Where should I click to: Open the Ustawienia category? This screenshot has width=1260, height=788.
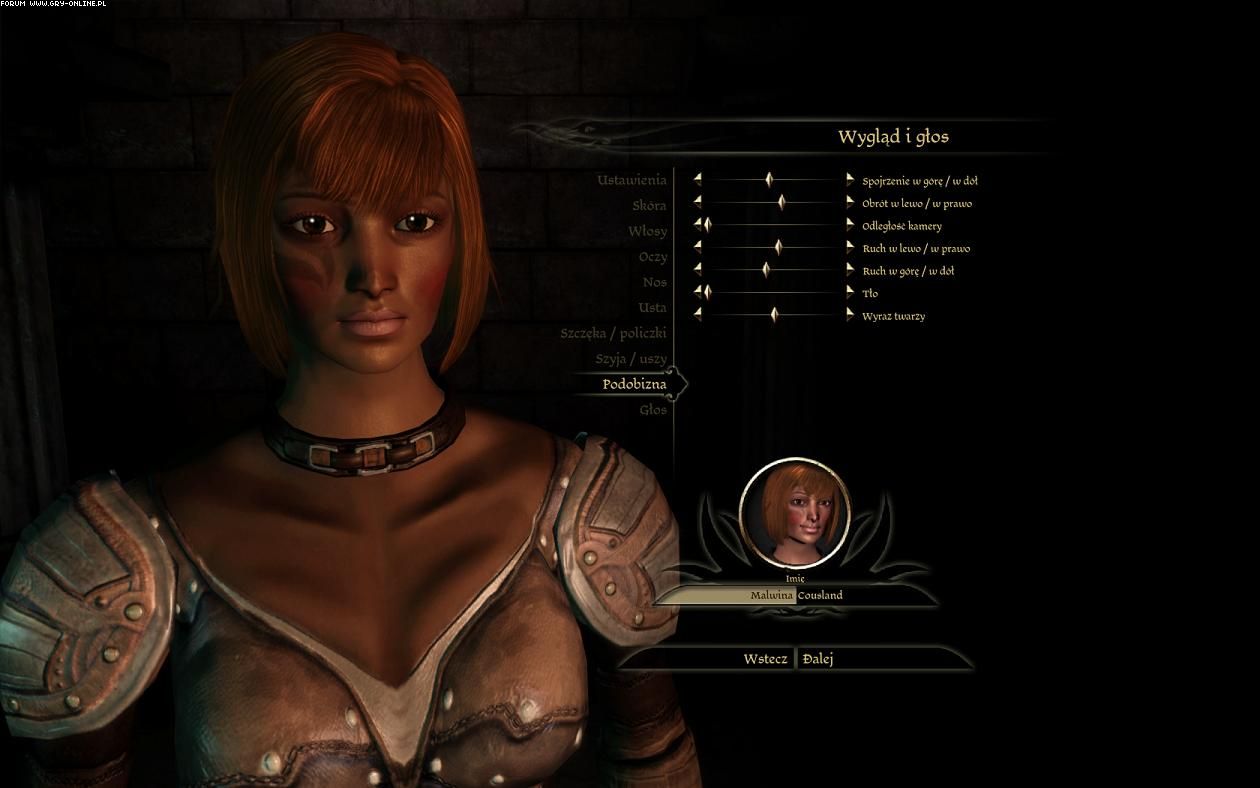coord(631,180)
